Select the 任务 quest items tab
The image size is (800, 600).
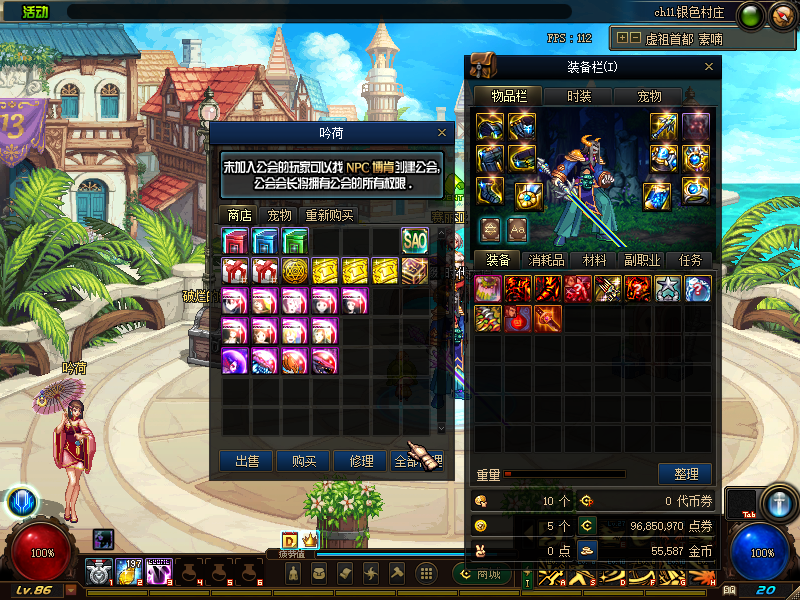690,260
